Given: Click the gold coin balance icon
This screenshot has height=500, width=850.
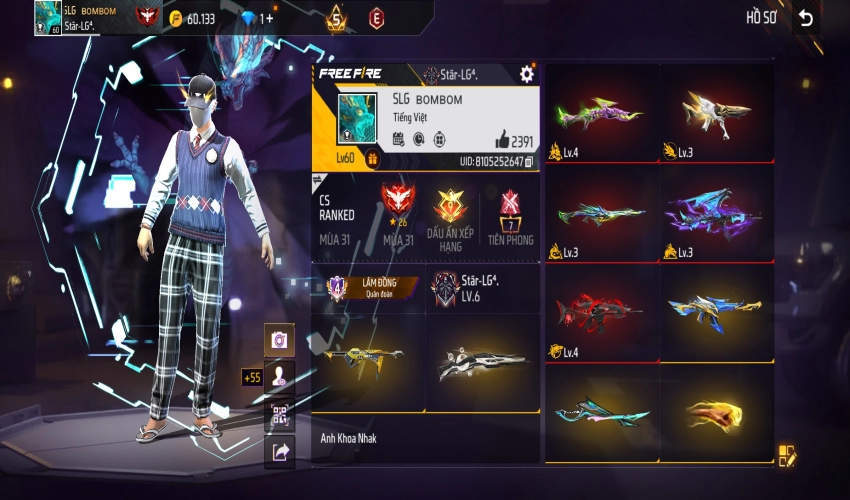Looking at the screenshot, I should coord(174,18).
